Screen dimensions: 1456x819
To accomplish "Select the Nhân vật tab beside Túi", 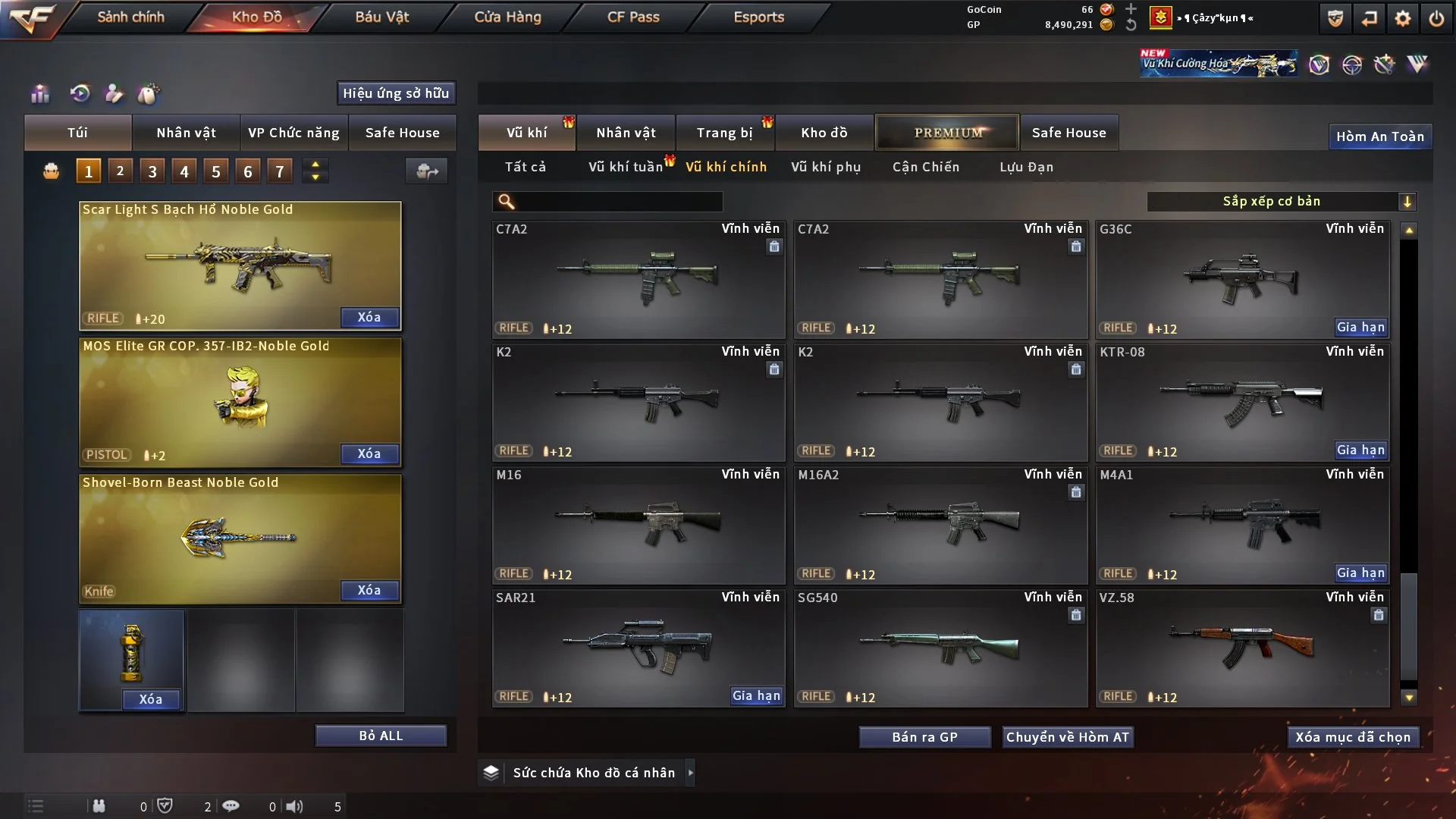I will pos(186,133).
